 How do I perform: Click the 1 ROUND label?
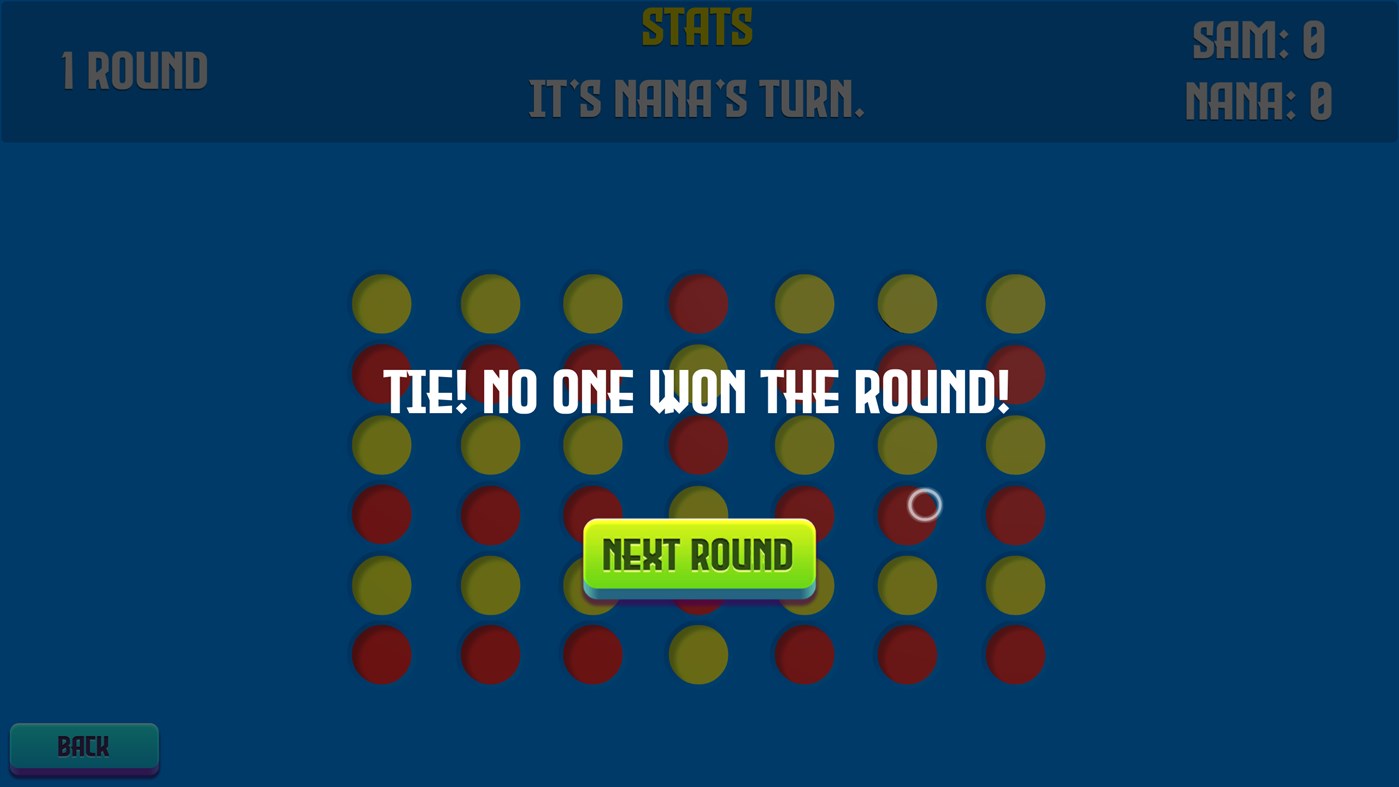click(135, 70)
